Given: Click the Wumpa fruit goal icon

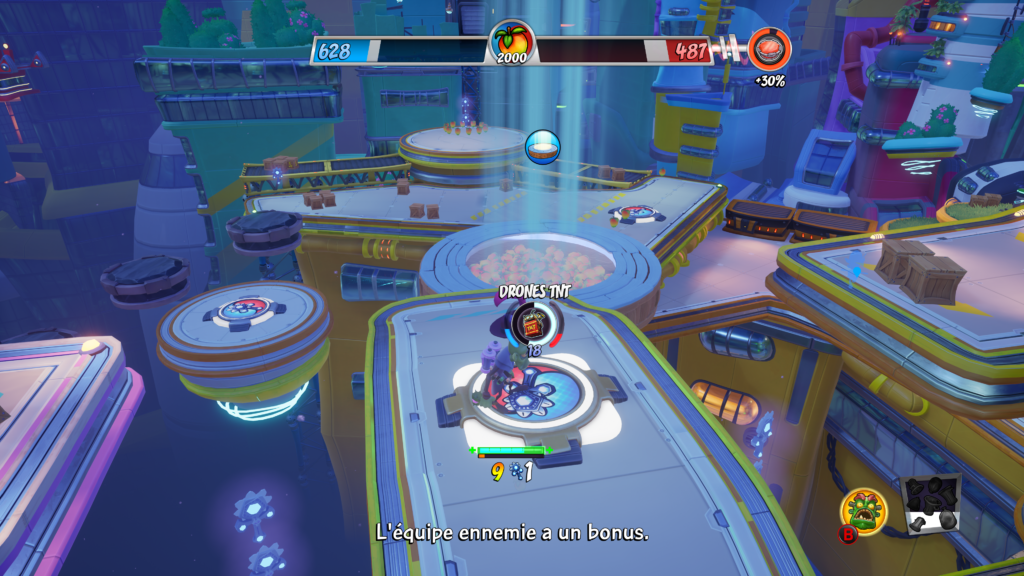Looking at the screenshot, I should click(511, 42).
